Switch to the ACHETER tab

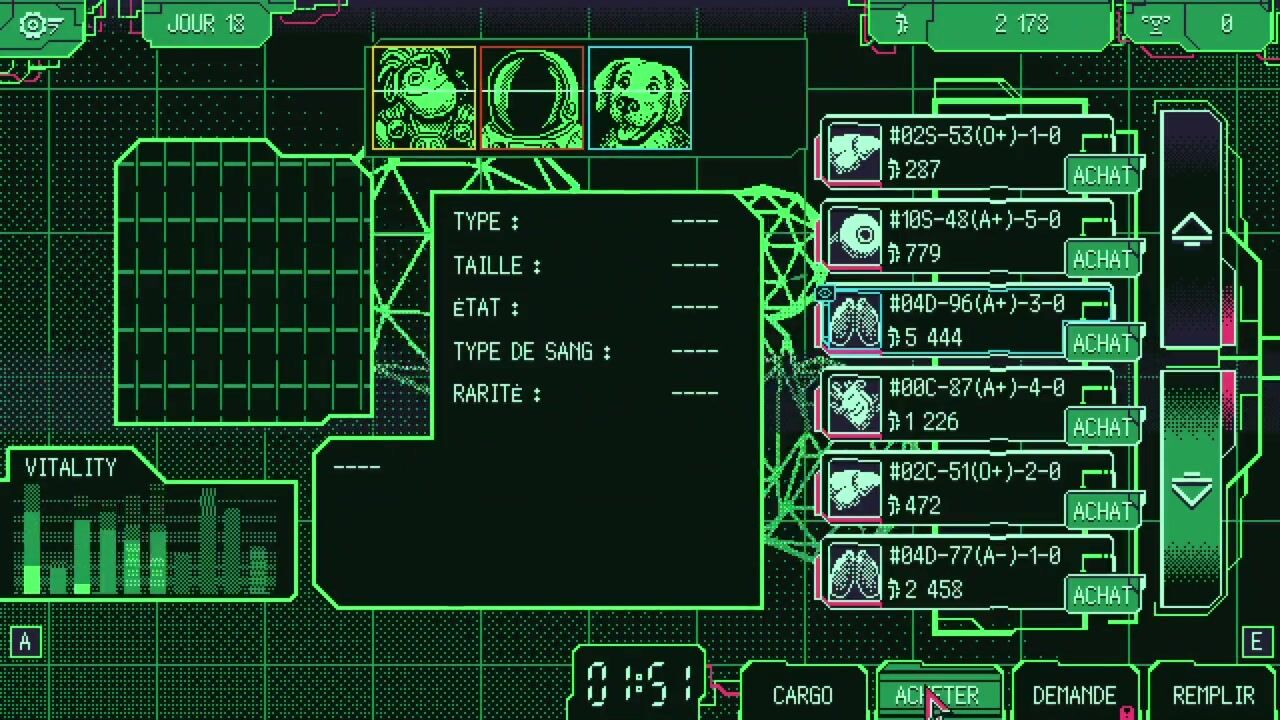coord(938,695)
